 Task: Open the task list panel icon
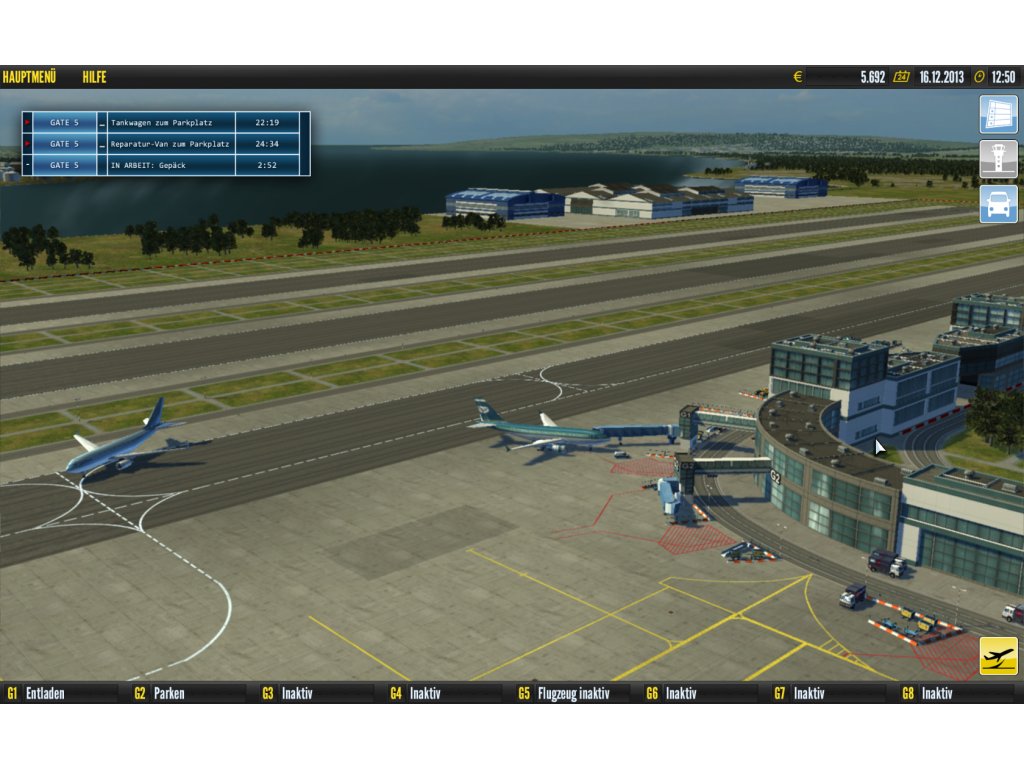tap(998, 114)
